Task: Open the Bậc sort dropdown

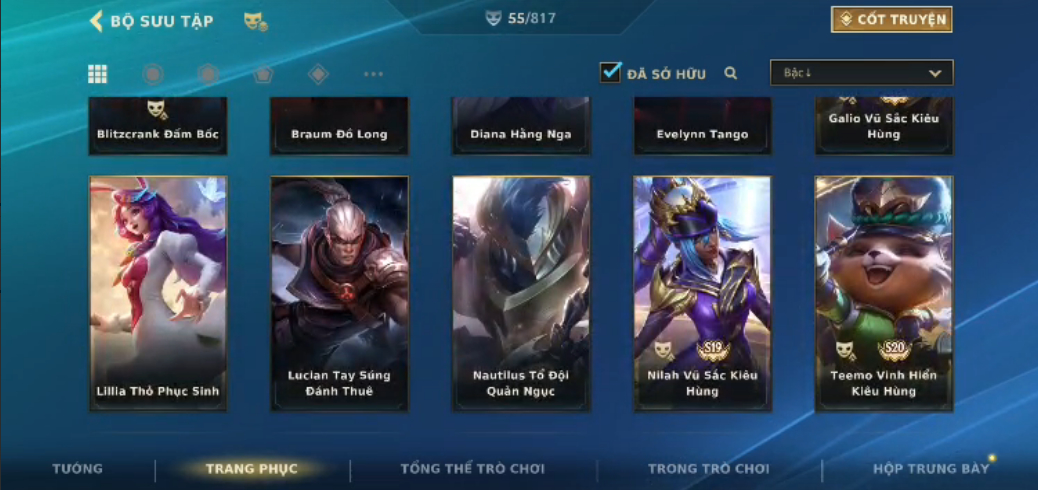Action: point(861,73)
